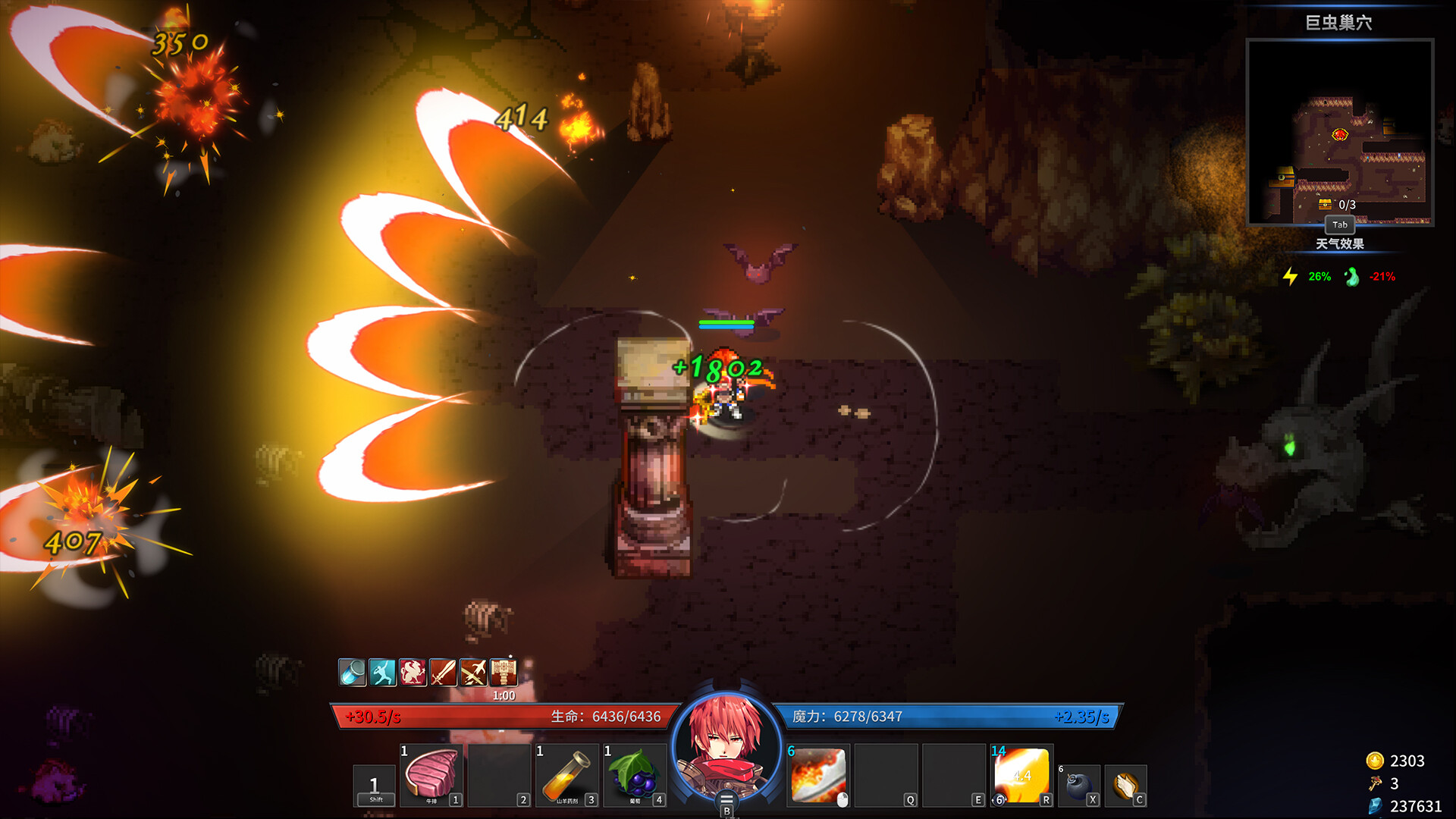Open the full map with the Tab button
This screenshot has width=1456, height=819.
(x=1340, y=225)
